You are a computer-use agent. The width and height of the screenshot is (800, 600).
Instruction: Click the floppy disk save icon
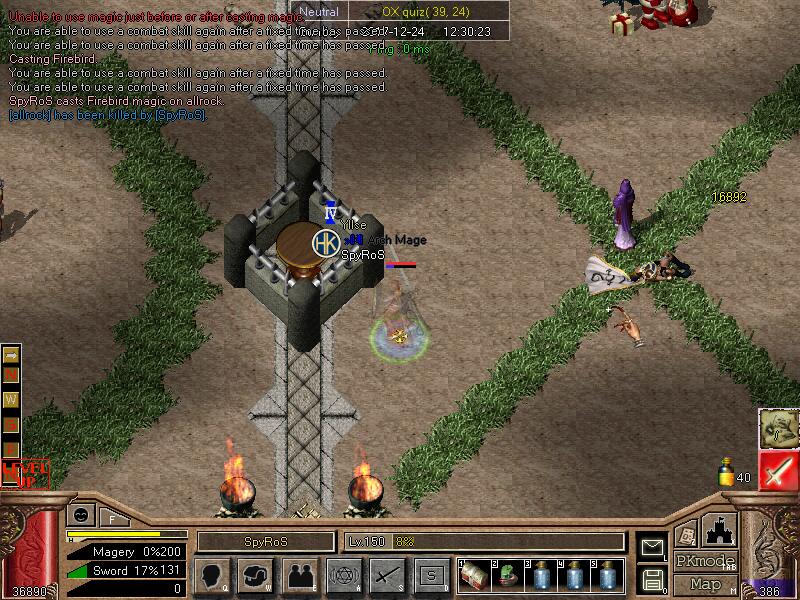point(652,579)
